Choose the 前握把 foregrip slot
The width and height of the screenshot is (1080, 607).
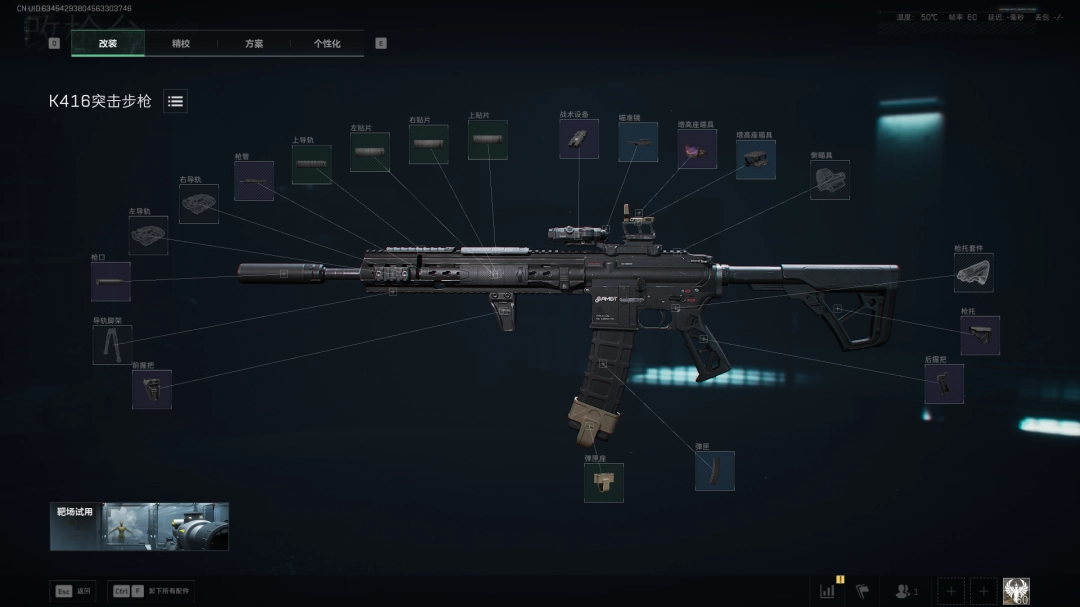151,389
